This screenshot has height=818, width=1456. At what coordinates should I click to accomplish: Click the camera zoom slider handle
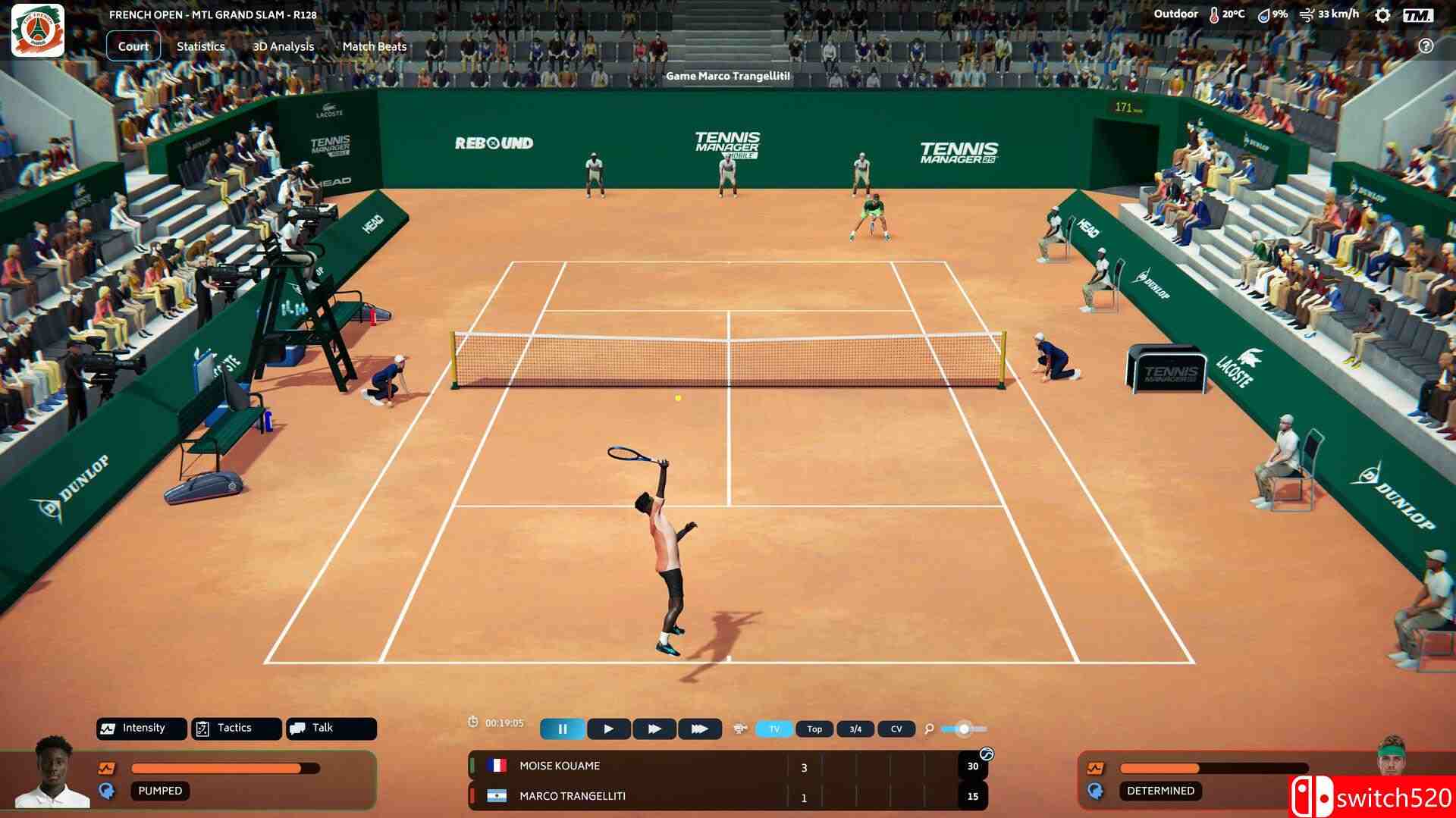tap(964, 729)
